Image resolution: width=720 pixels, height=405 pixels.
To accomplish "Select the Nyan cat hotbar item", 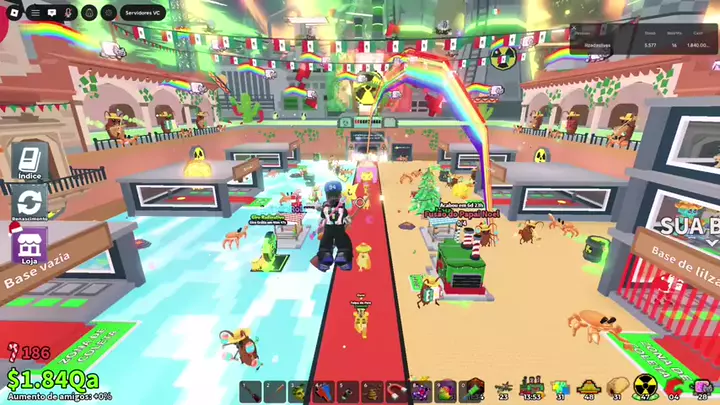I will 560,388.
